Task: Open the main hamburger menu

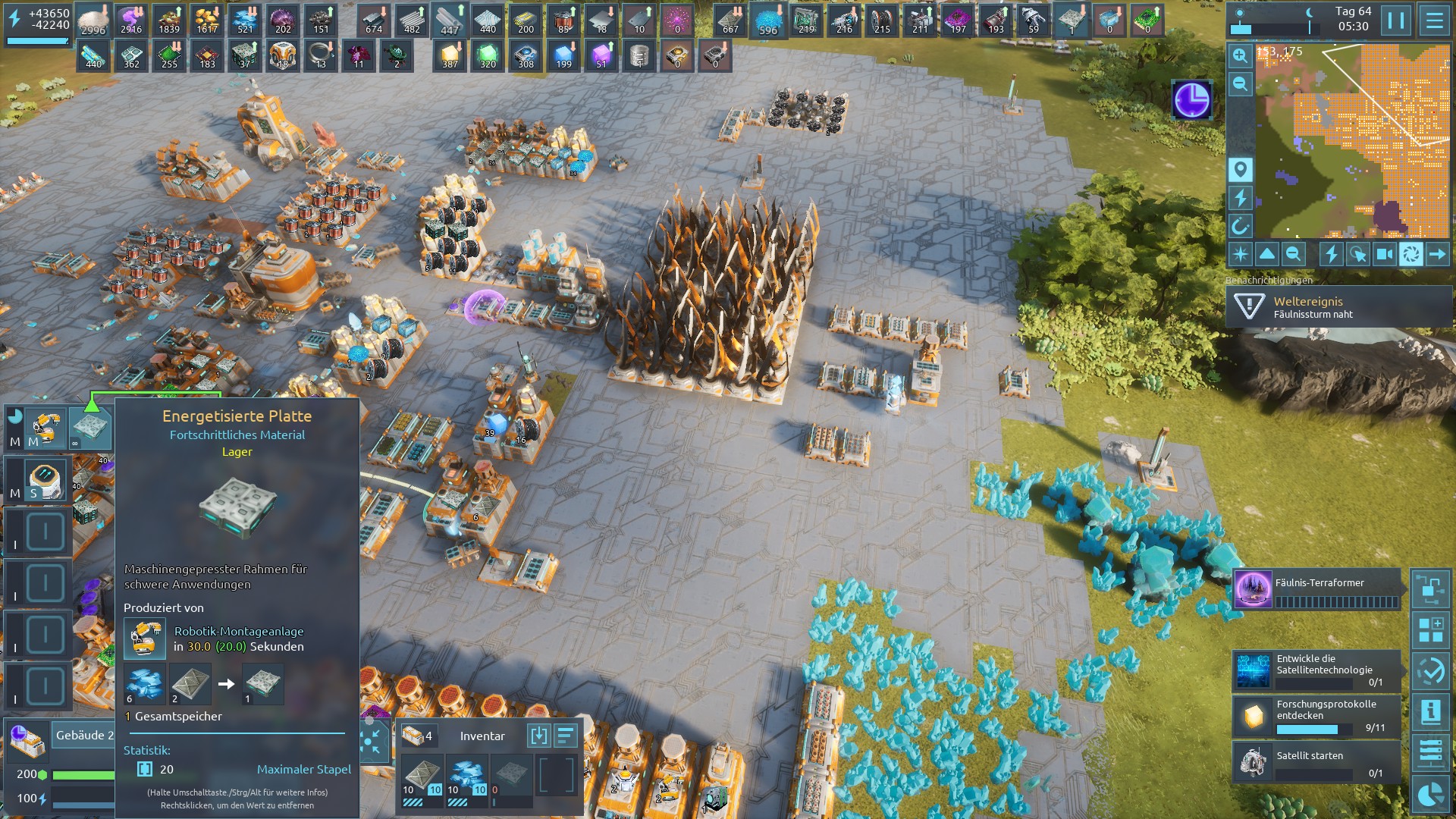Action: [x=1433, y=20]
